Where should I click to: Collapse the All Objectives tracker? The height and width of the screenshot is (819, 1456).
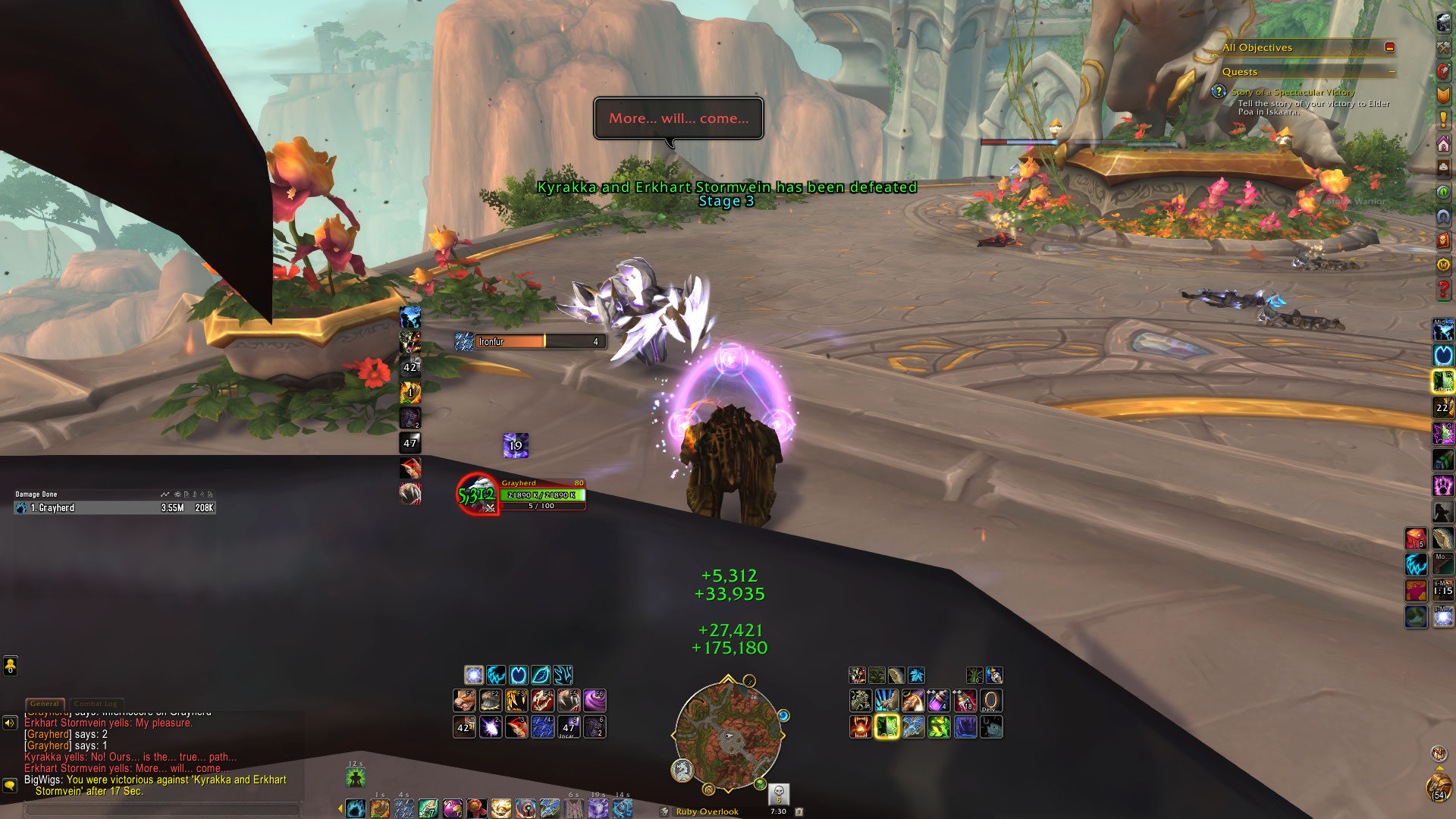1389,47
